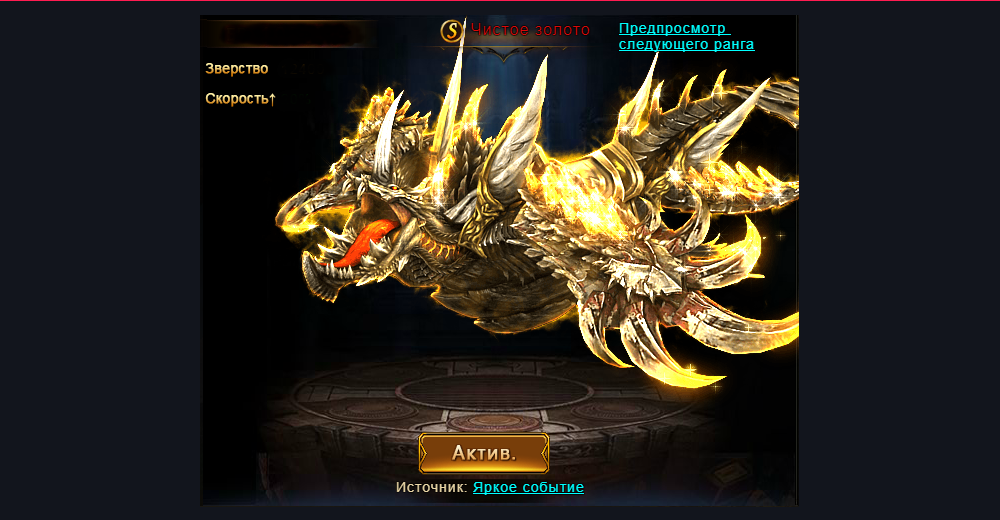Open the Яркое событие source link
This screenshot has height=520, width=1000.
click(x=528, y=487)
